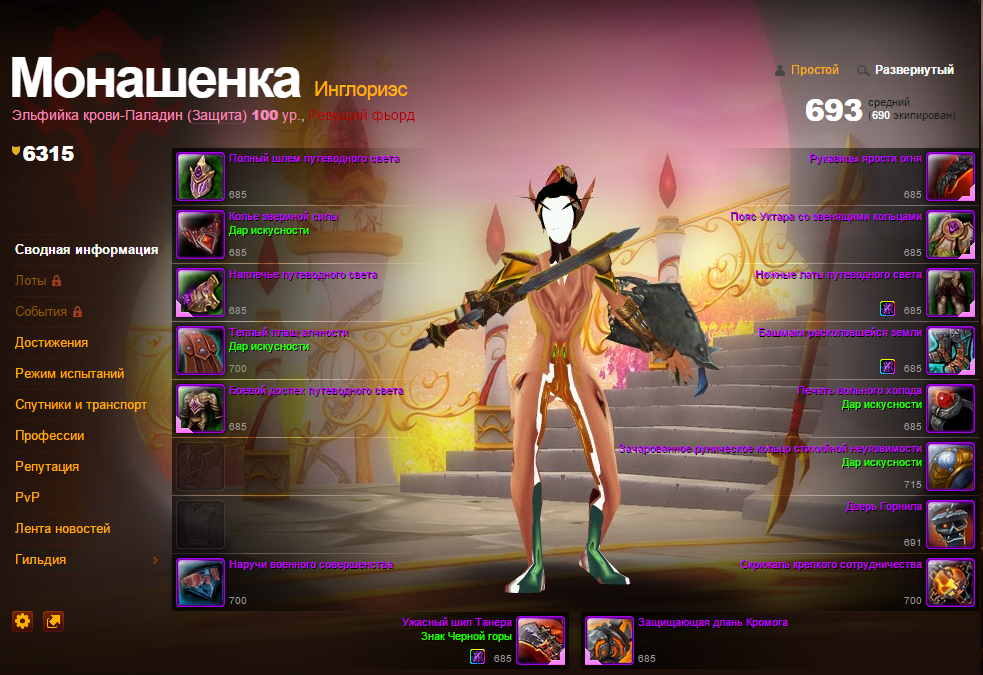This screenshot has width=983, height=675.
Task: Open the Профессии page
Action: (49, 436)
